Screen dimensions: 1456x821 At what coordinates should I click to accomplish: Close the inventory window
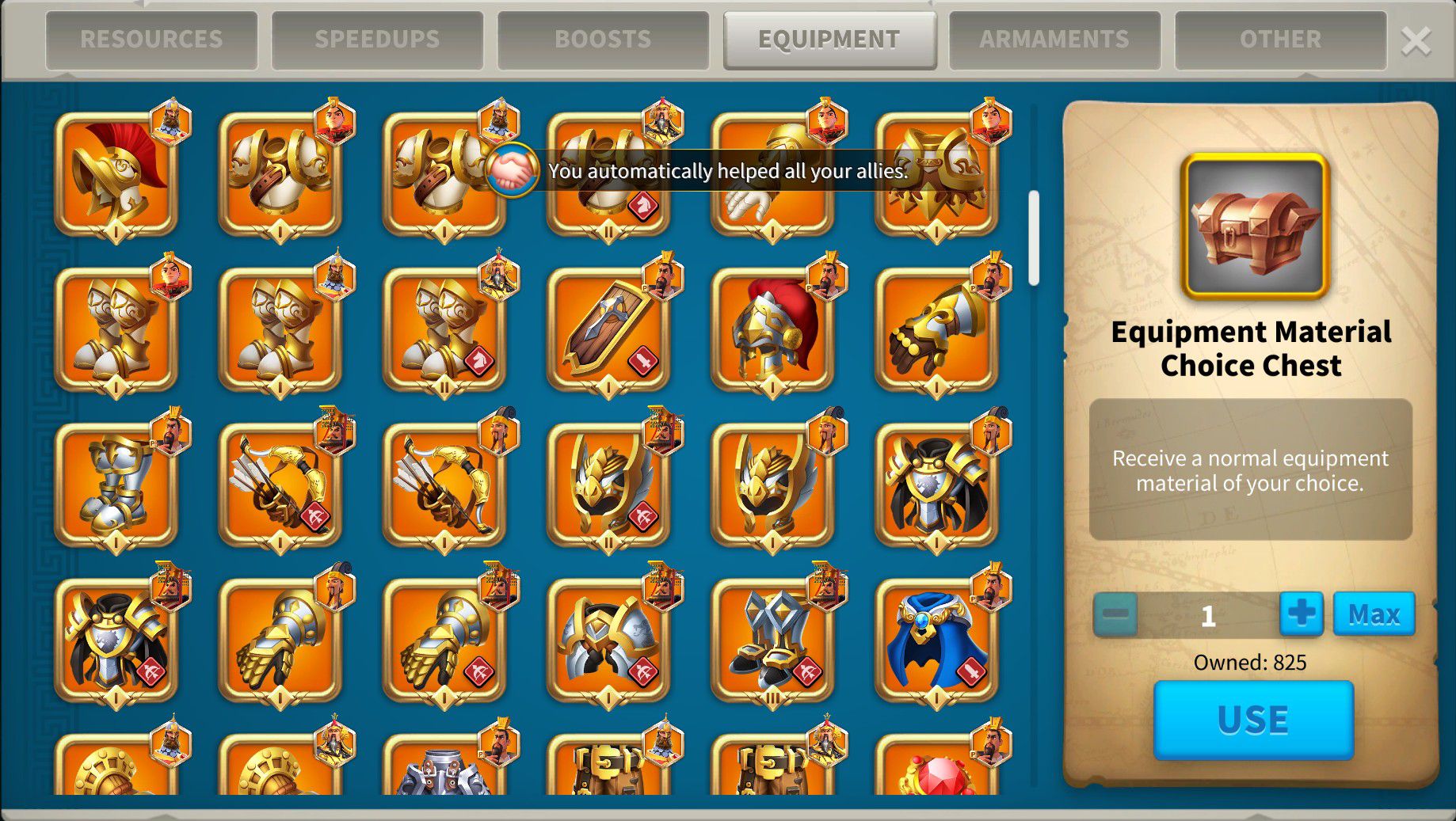pyautogui.click(x=1416, y=40)
